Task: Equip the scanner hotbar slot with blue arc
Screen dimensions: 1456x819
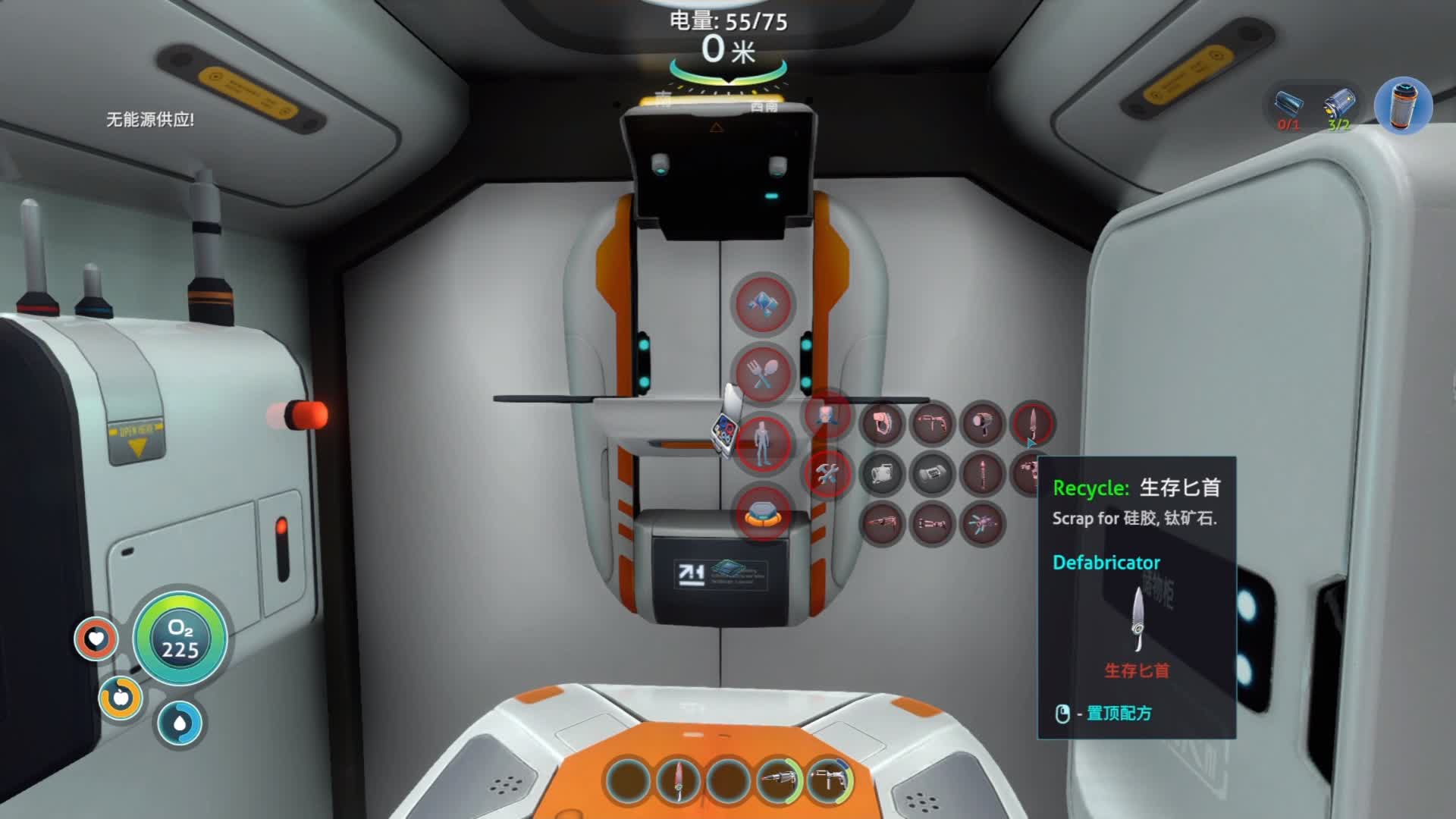Action: [x=828, y=780]
